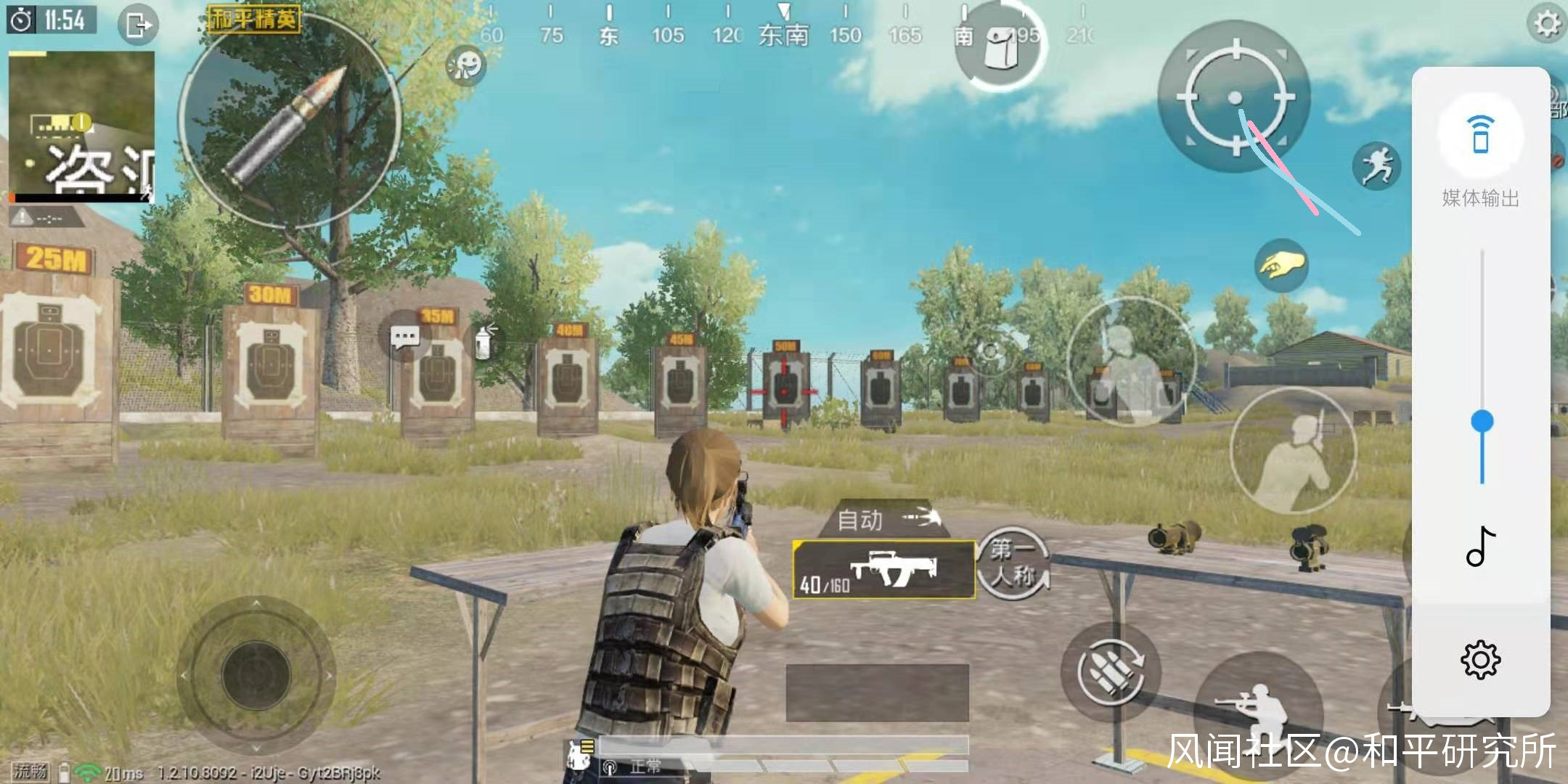Viewport: 1568px width, 784px height.
Task: Toggle the sprint running icon
Action: pyautogui.click(x=1376, y=166)
